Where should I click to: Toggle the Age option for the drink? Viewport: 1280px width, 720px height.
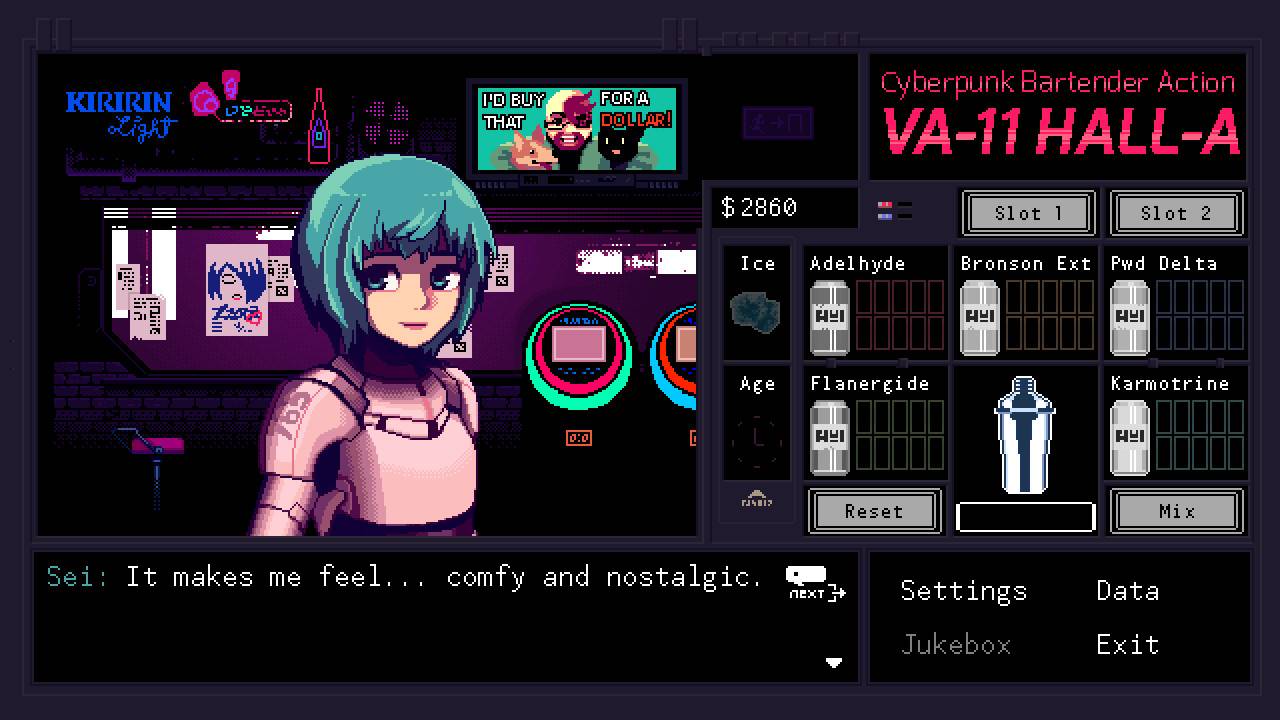click(756, 425)
